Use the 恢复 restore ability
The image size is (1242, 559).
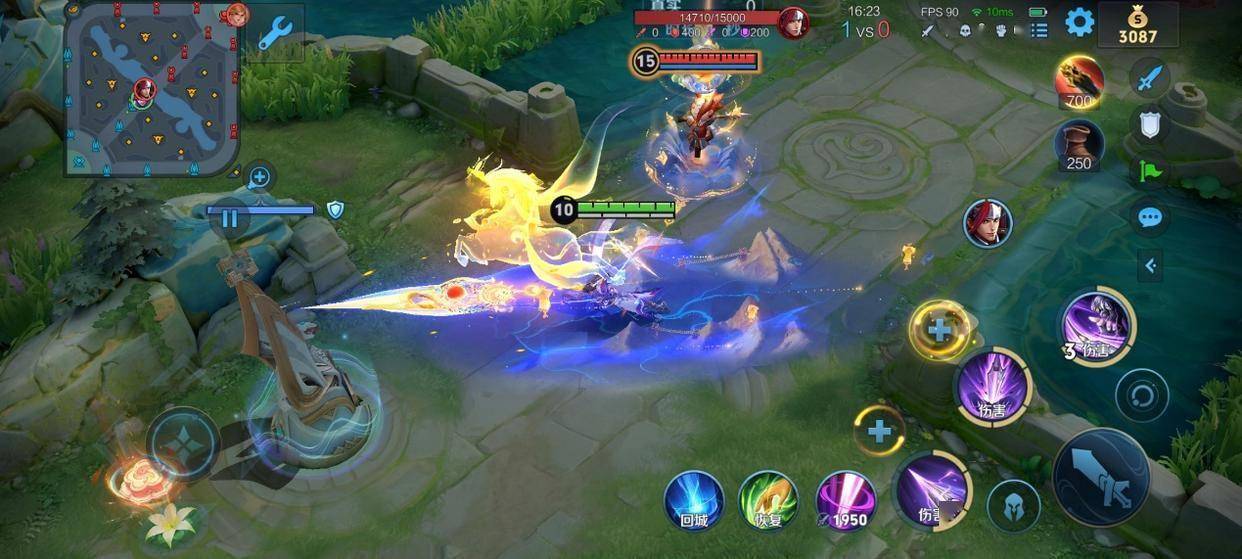(767, 499)
